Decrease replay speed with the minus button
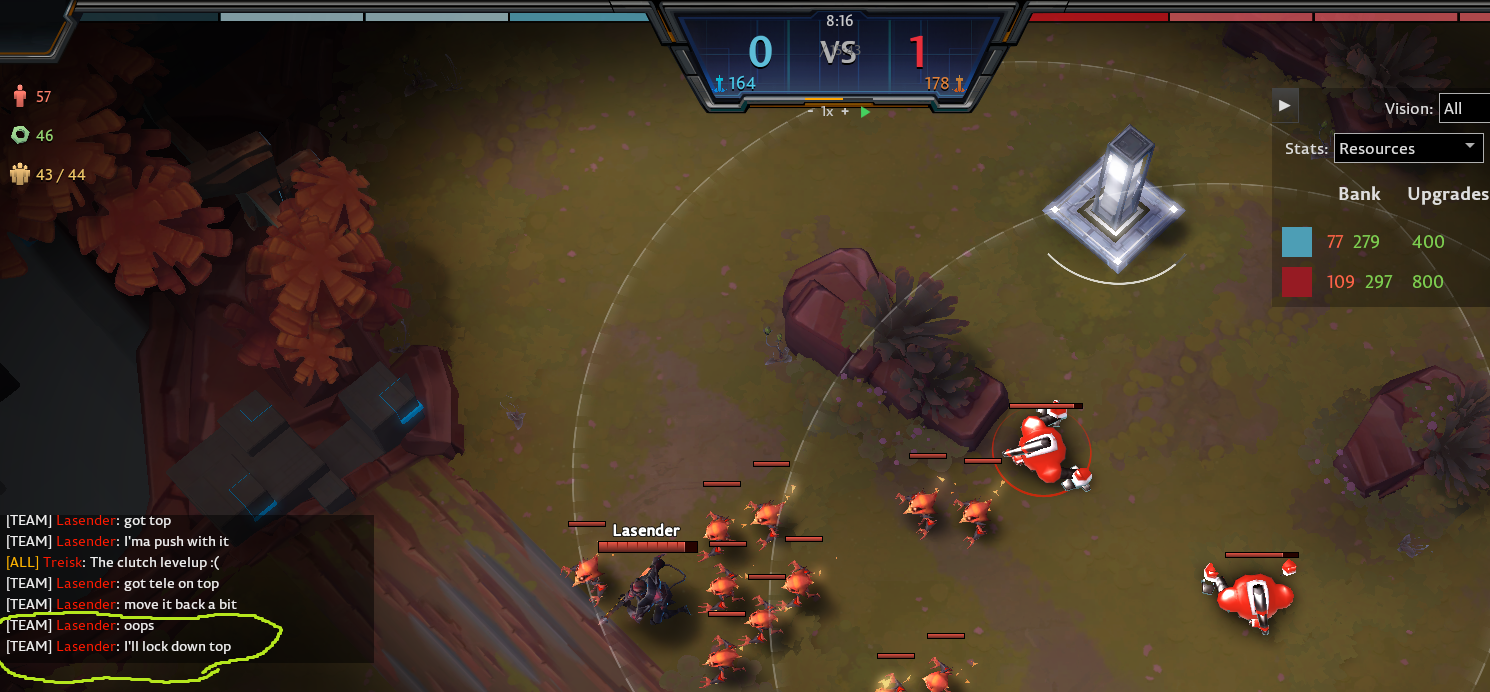Image resolution: width=1490 pixels, height=692 pixels. (811, 112)
